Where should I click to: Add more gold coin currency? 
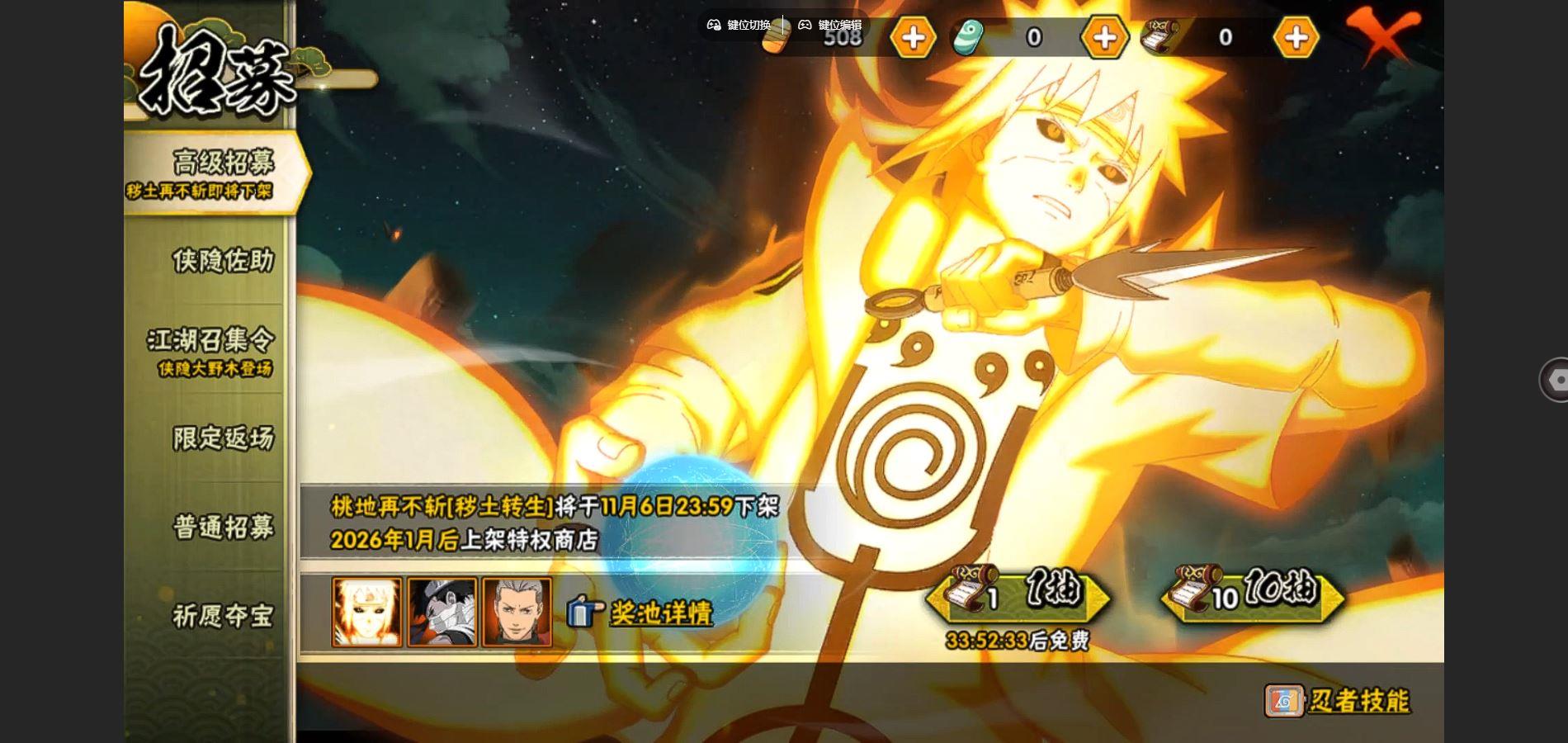pyautogui.click(x=913, y=37)
